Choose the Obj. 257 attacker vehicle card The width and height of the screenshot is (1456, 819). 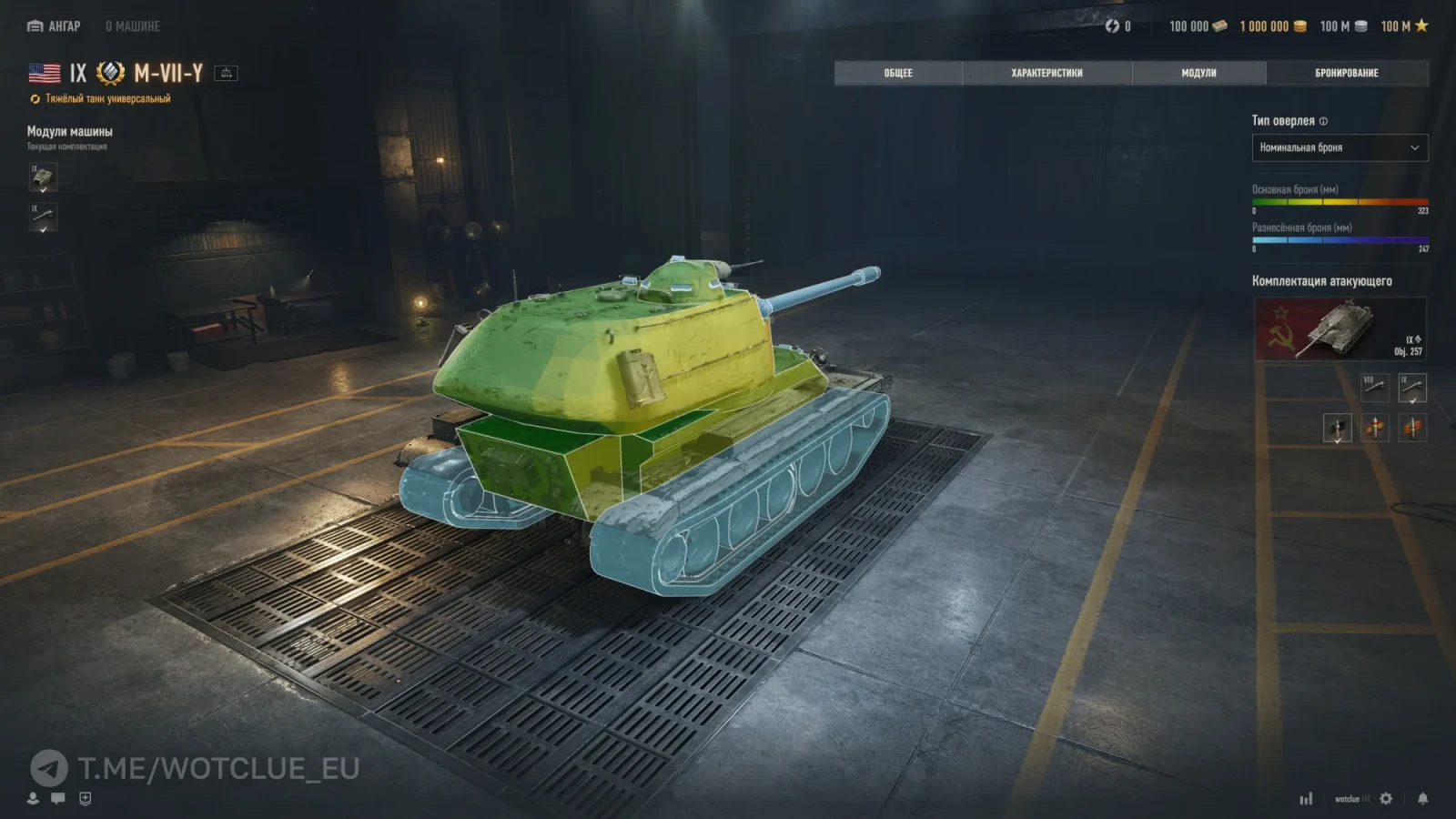pos(1340,329)
